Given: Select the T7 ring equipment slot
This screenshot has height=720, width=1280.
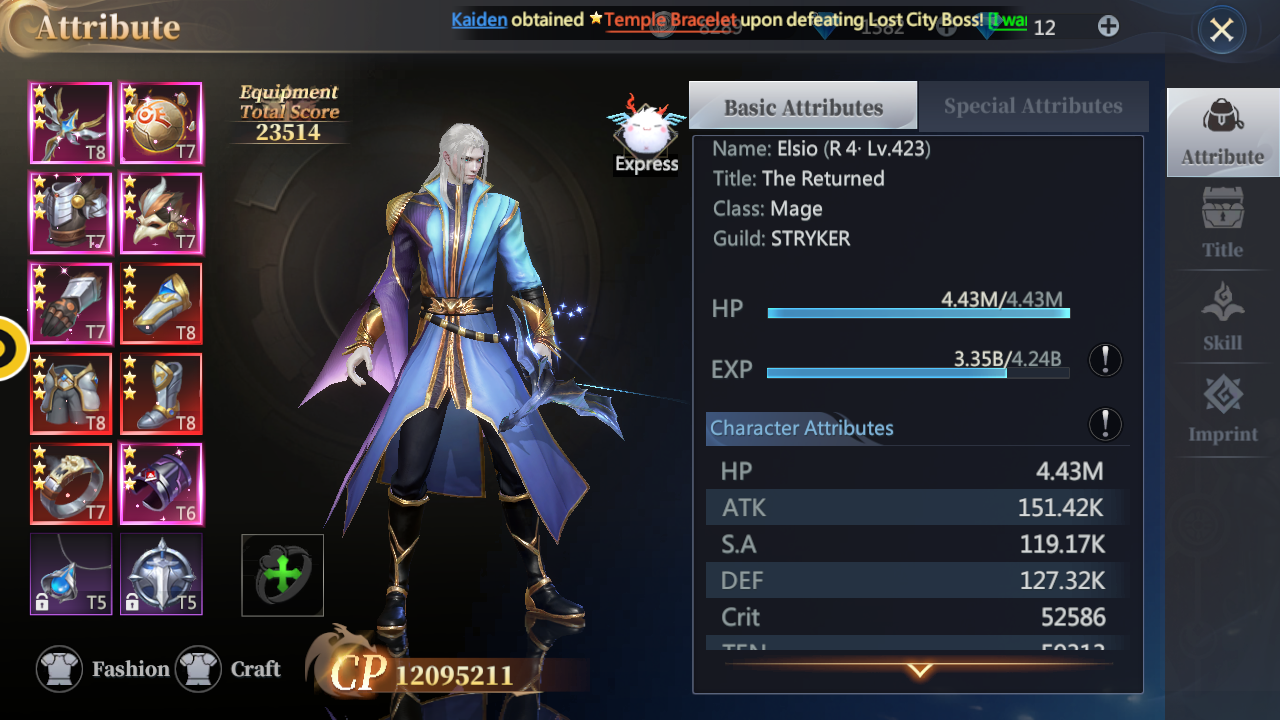Looking at the screenshot, I should point(71,484).
